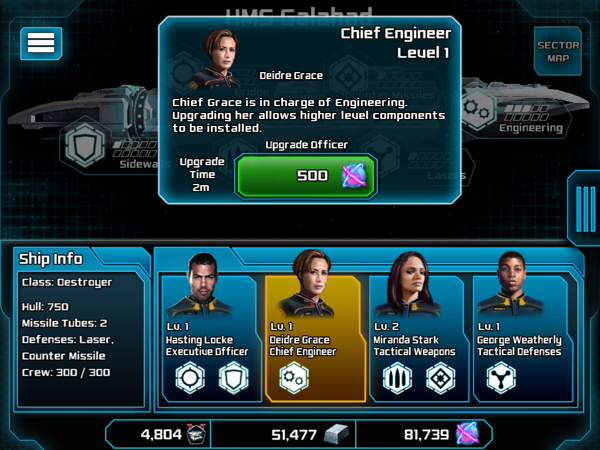Screen dimensions: 600x450
Task: Open the hamburger menu
Action: (x=41, y=42)
